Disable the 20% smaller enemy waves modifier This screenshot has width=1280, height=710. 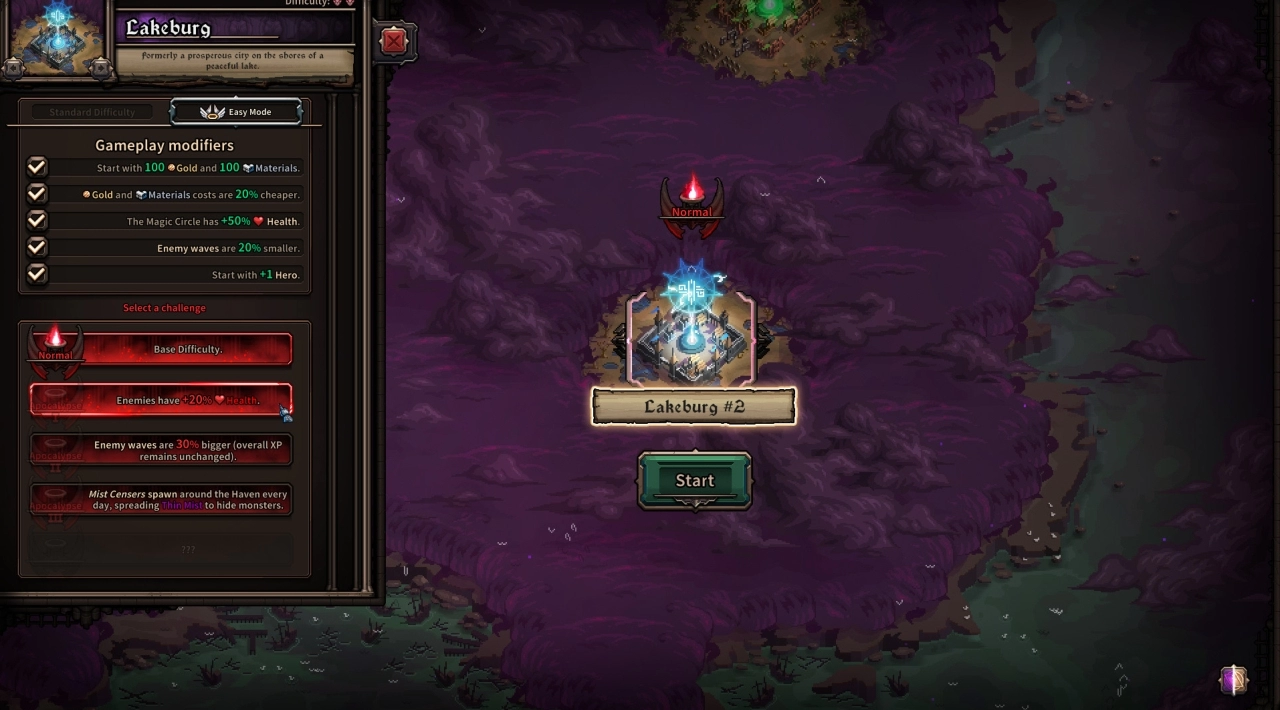tap(37, 247)
